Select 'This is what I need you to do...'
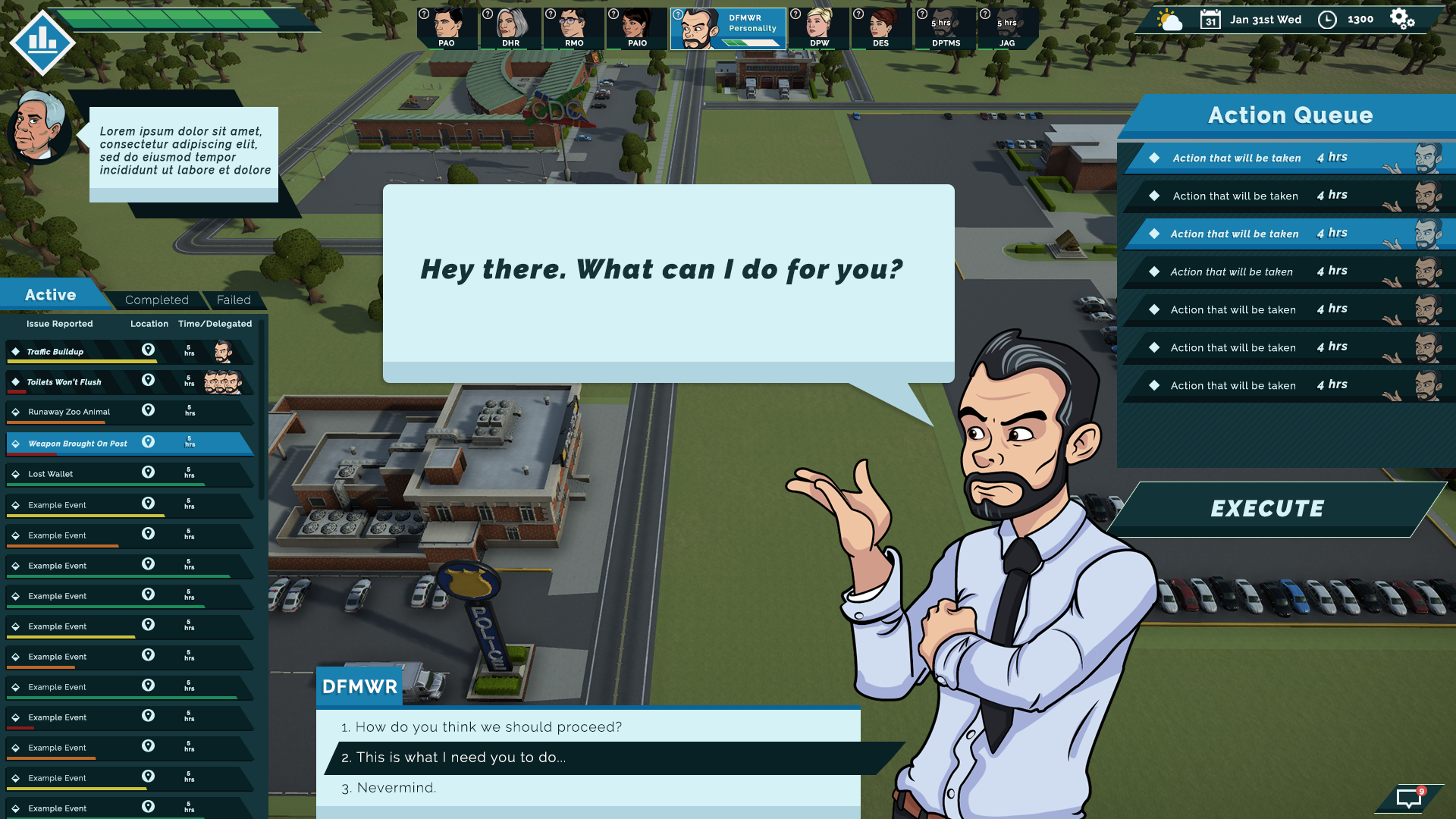The image size is (1456, 819). [x=460, y=758]
